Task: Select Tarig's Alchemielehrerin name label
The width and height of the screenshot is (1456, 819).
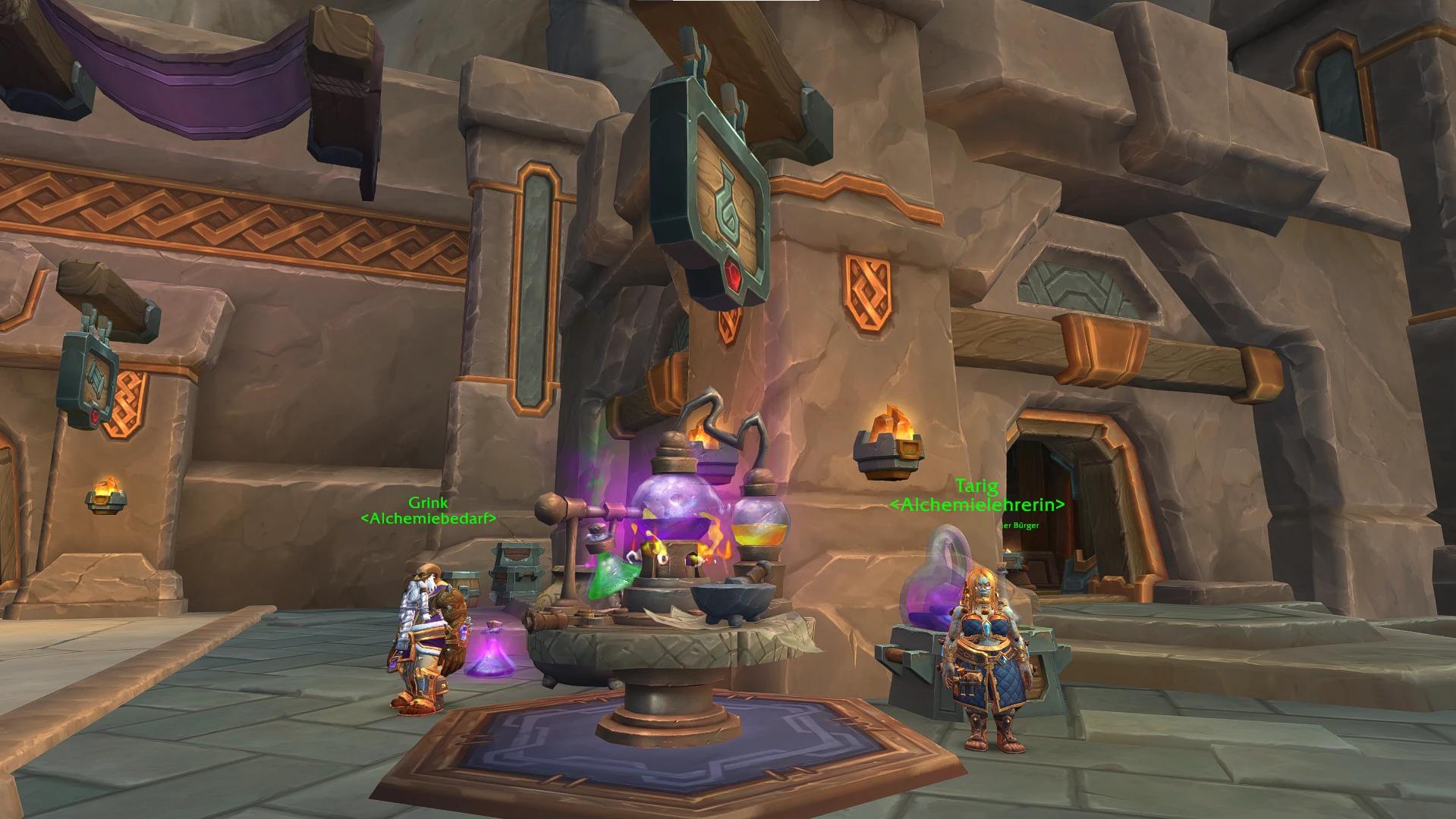Action: point(976,495)
